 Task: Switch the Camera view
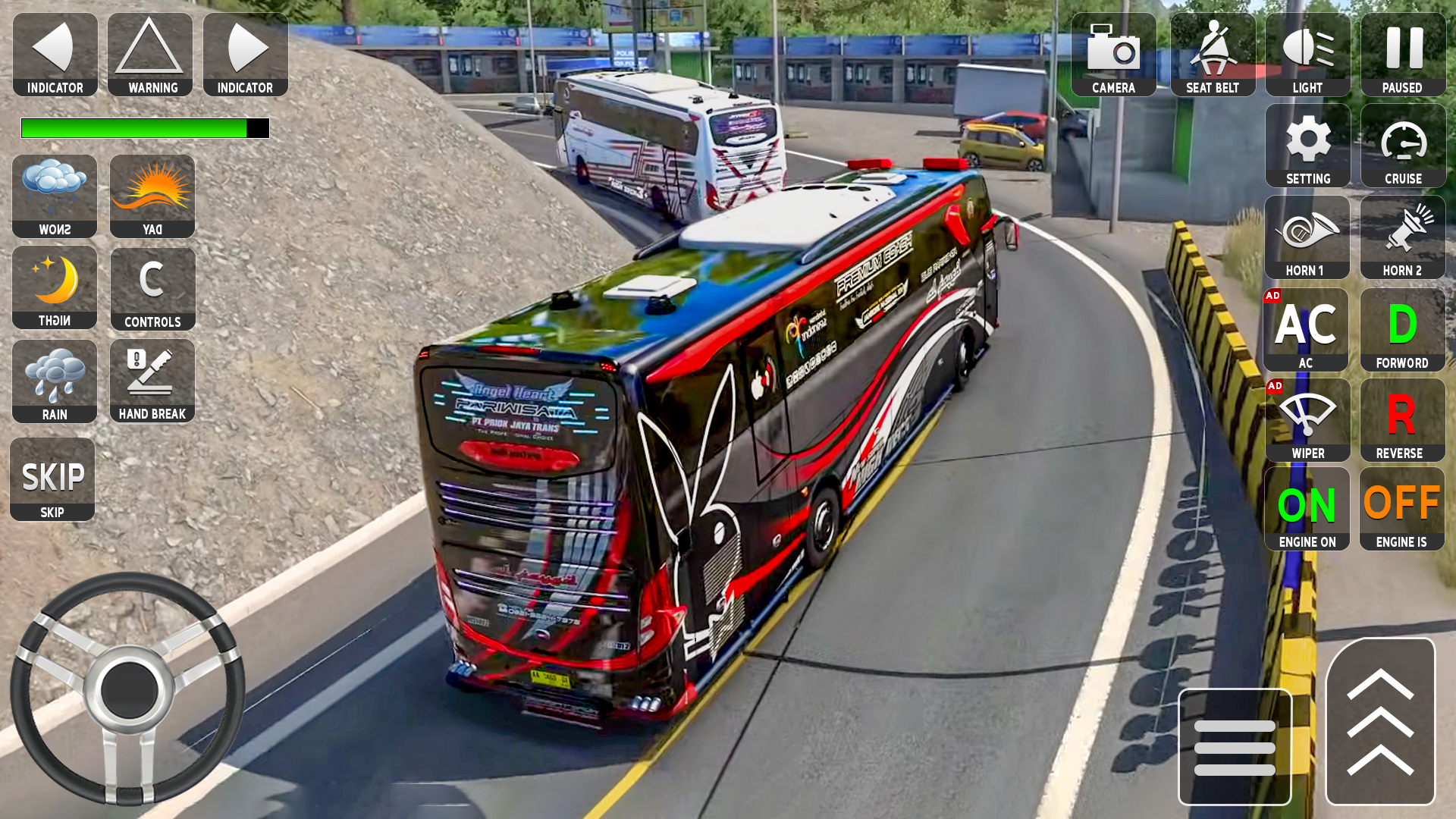point(1112,55)
